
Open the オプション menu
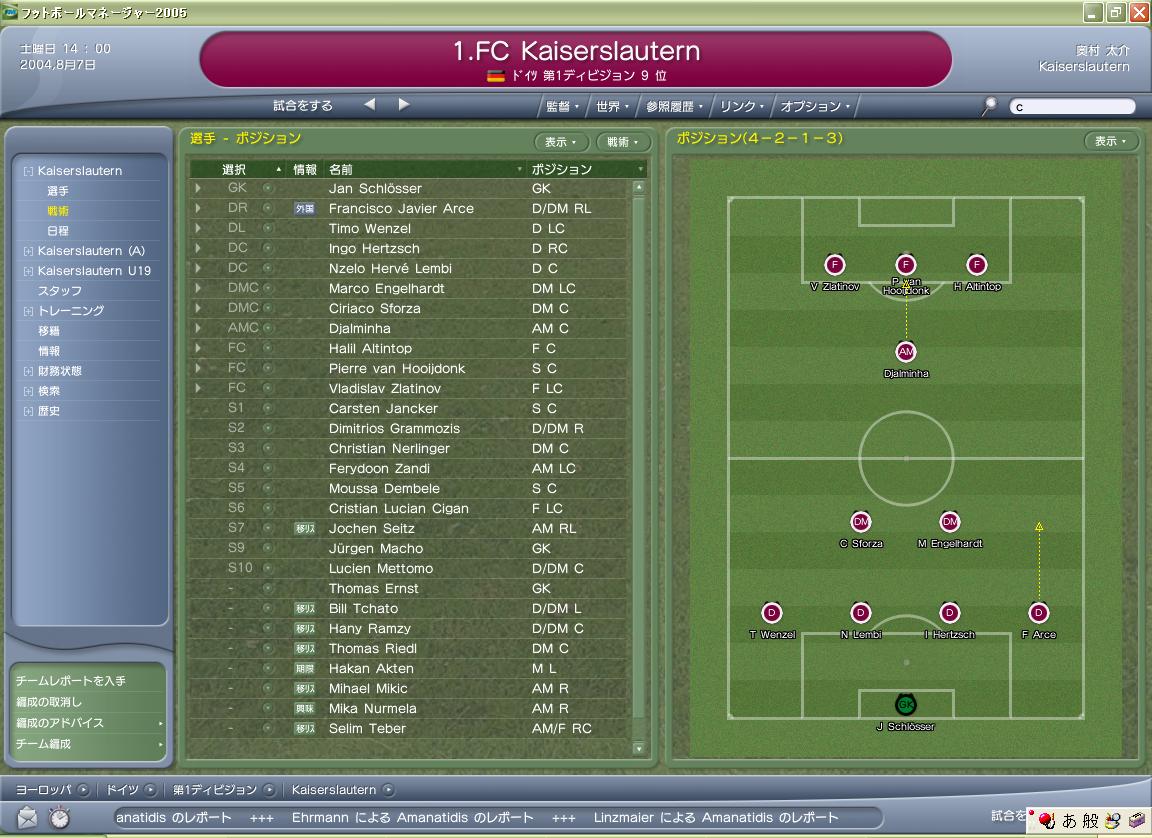[x=814, y=106]
